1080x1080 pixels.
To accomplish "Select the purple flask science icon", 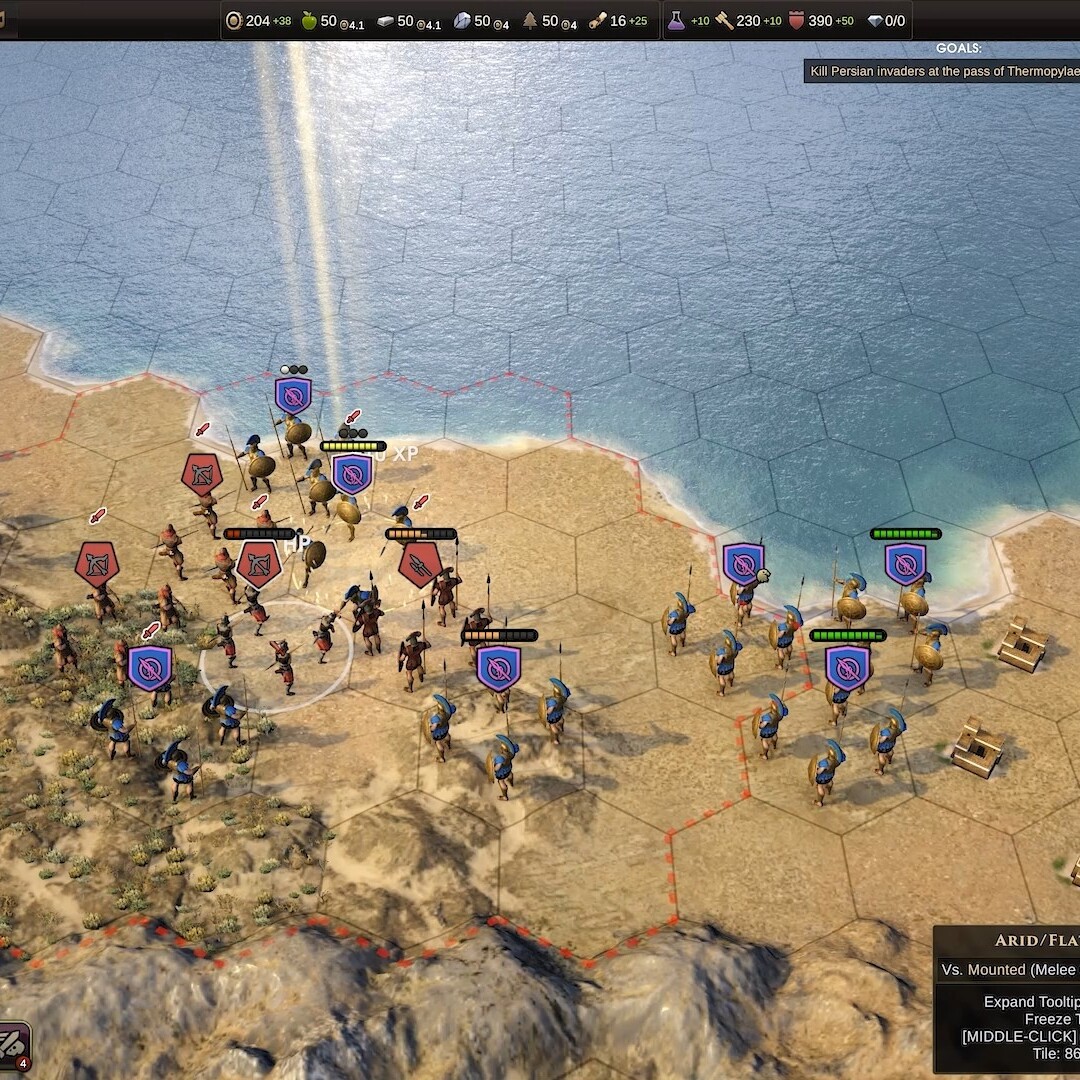I will [677, 21].
